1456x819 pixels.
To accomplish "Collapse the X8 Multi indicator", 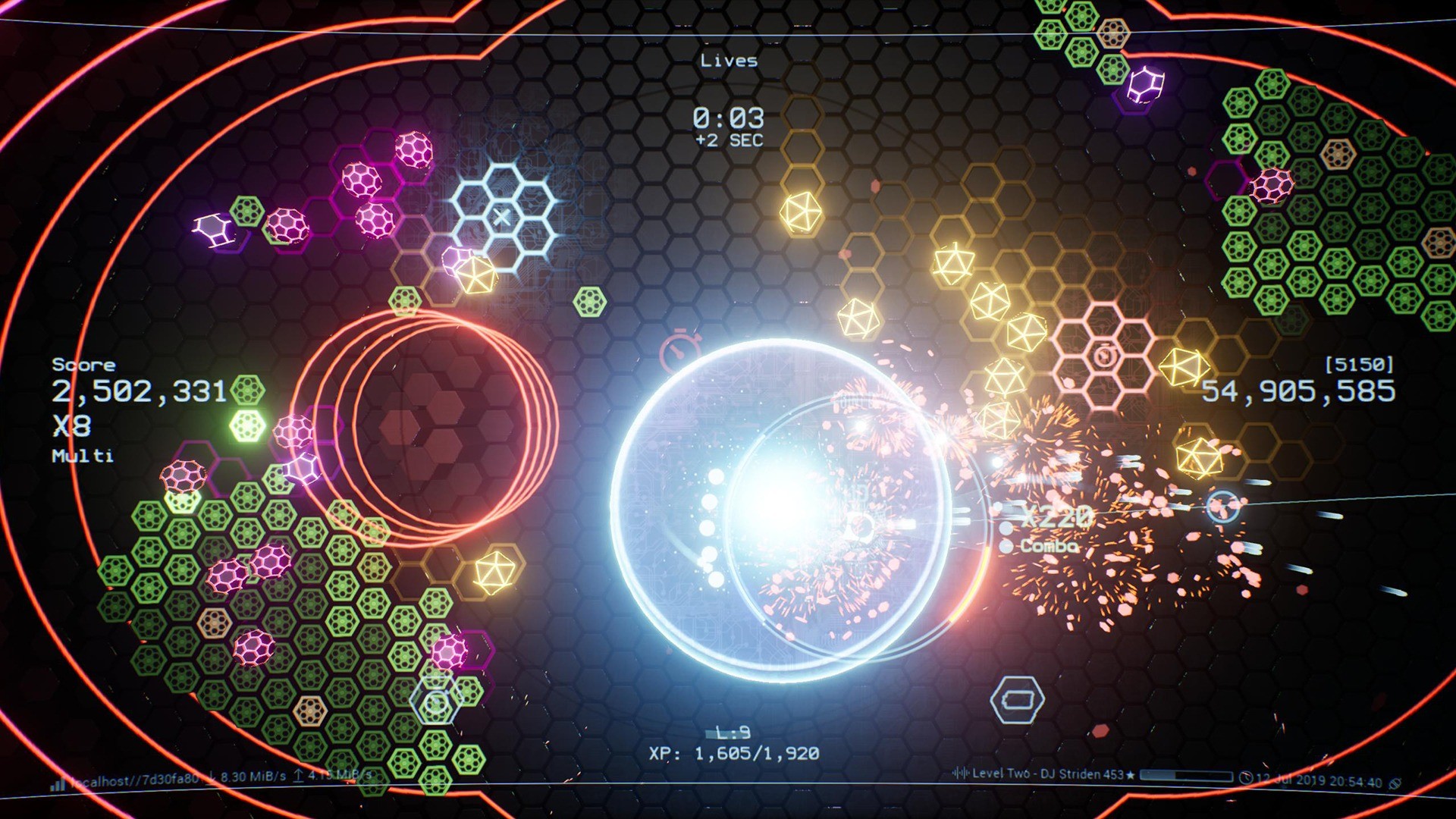I will click(71, 428).
